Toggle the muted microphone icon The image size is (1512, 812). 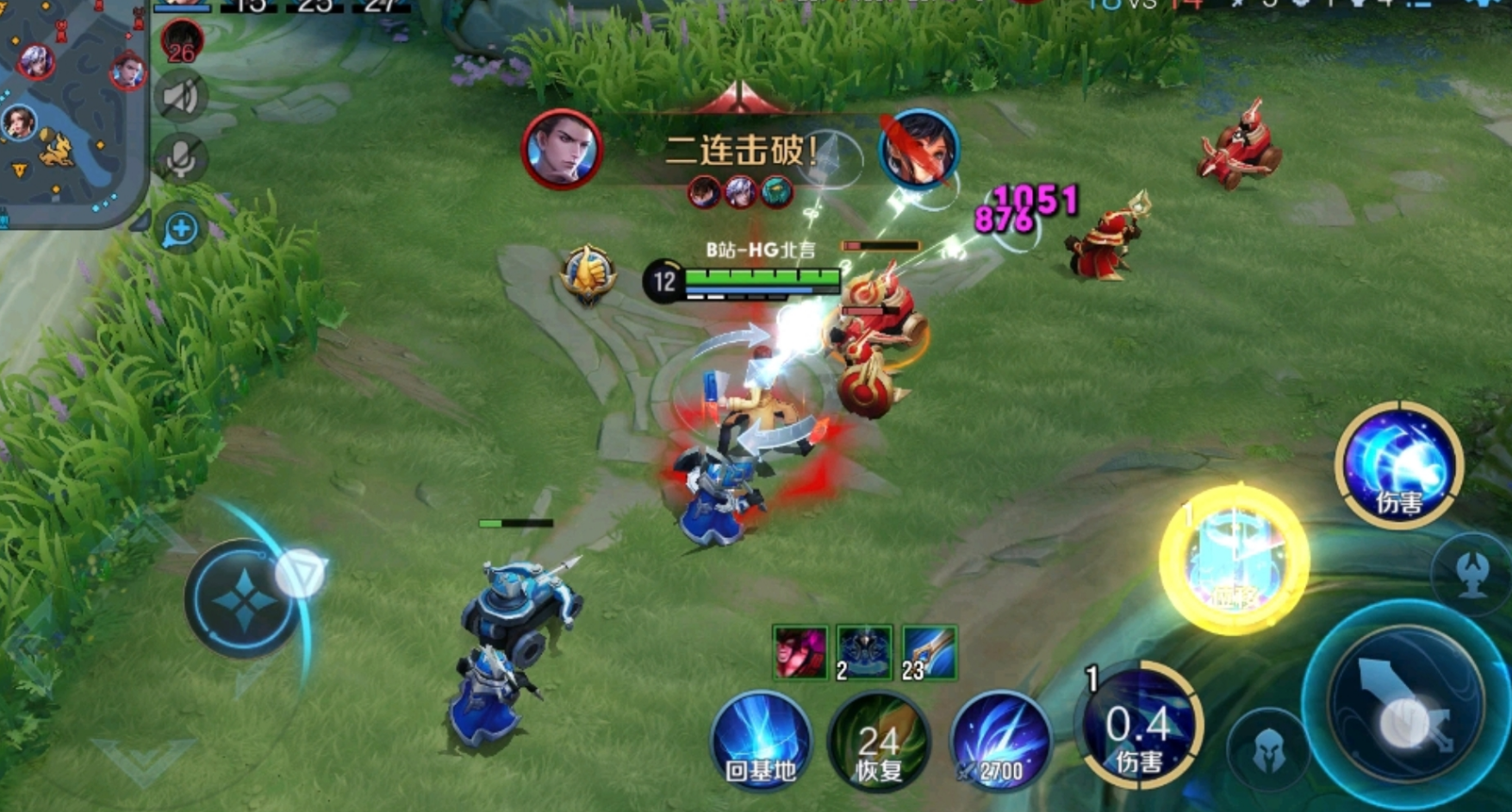(x=181, y=158)
